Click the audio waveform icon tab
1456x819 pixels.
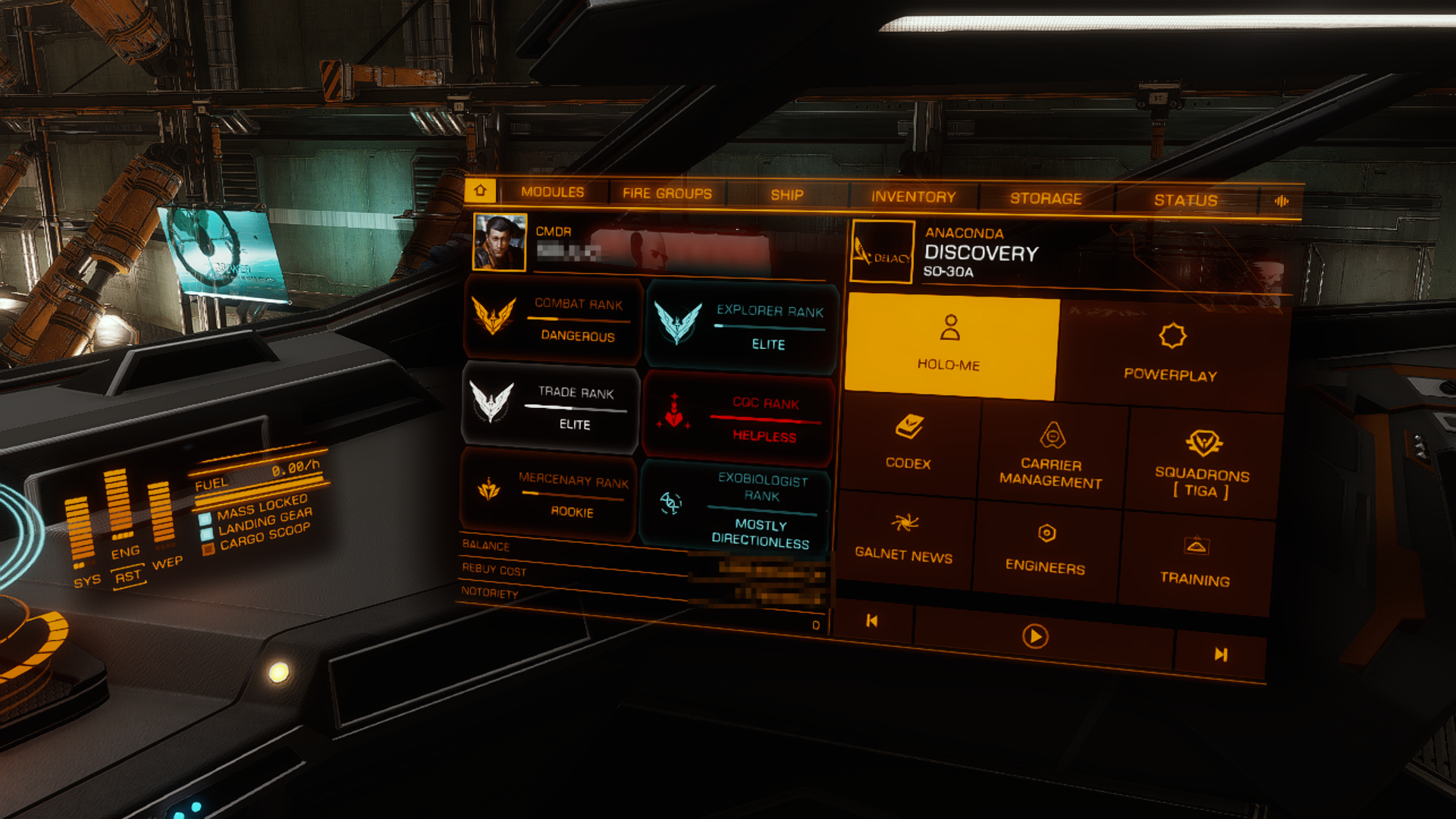coord(1282,201)
